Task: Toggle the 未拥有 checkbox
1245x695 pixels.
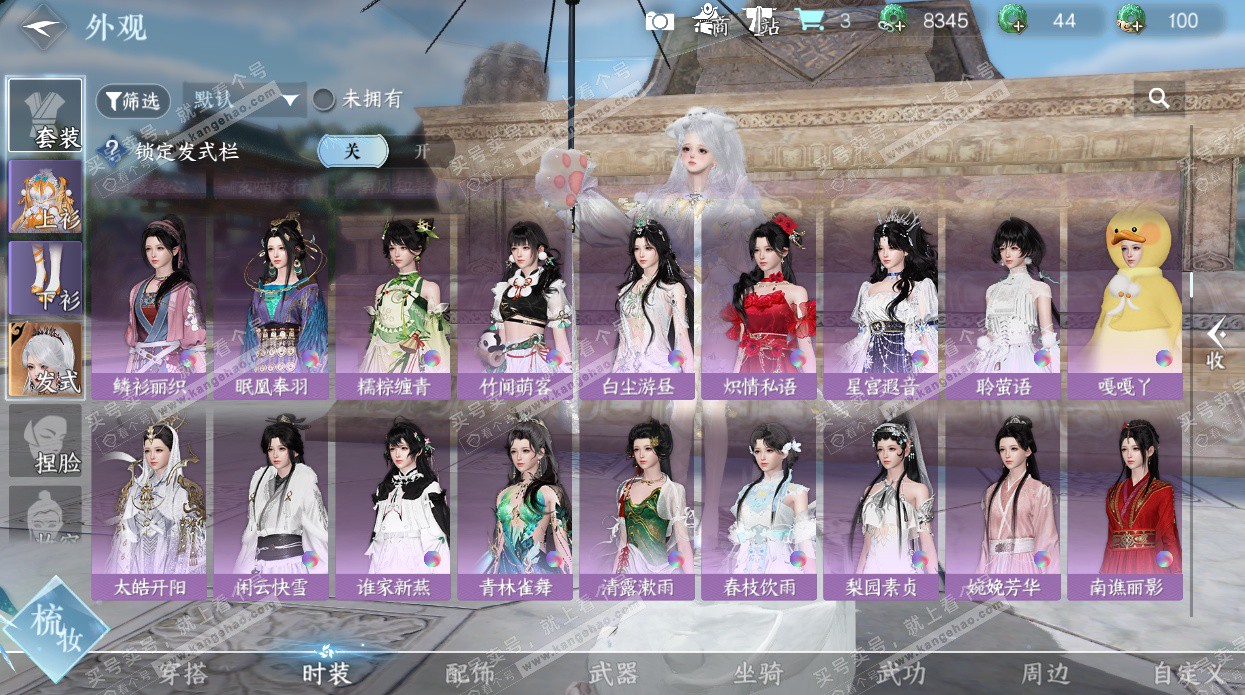Action: click(324, 100)
